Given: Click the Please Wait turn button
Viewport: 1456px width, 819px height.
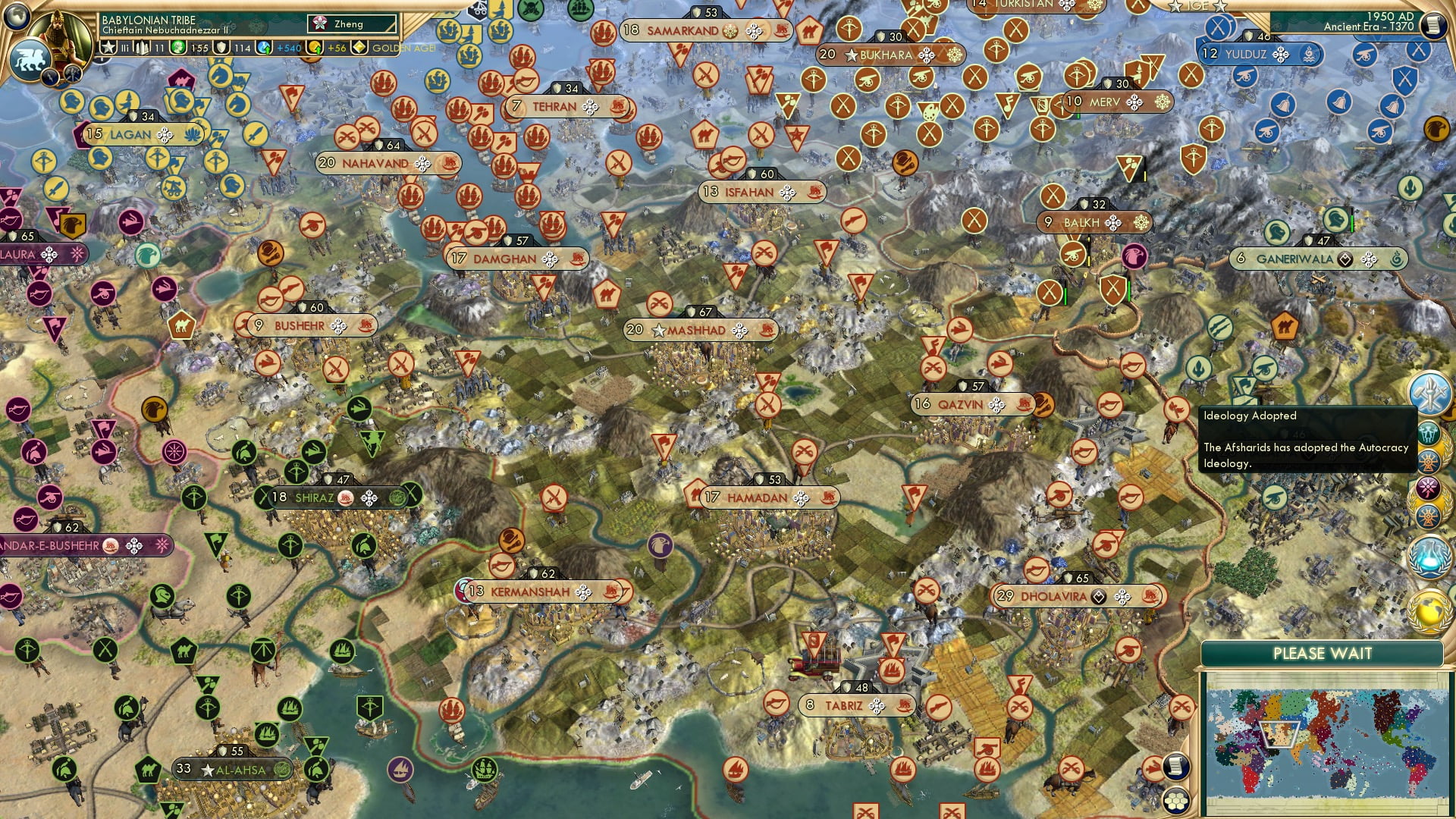Looking at the screenshot, I should pos(1322,654).
